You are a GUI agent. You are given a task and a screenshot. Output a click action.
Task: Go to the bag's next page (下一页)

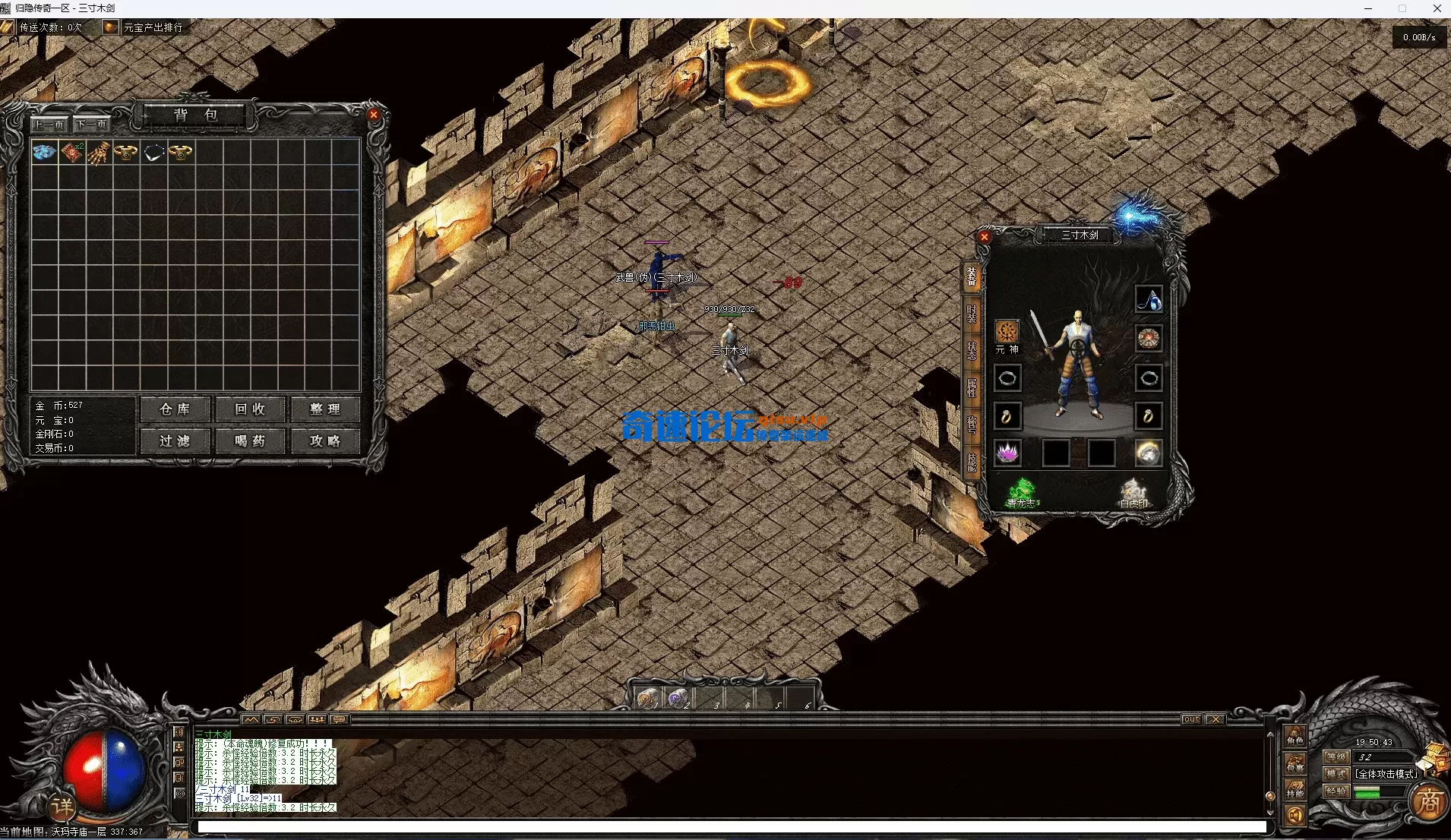point(93,125)
